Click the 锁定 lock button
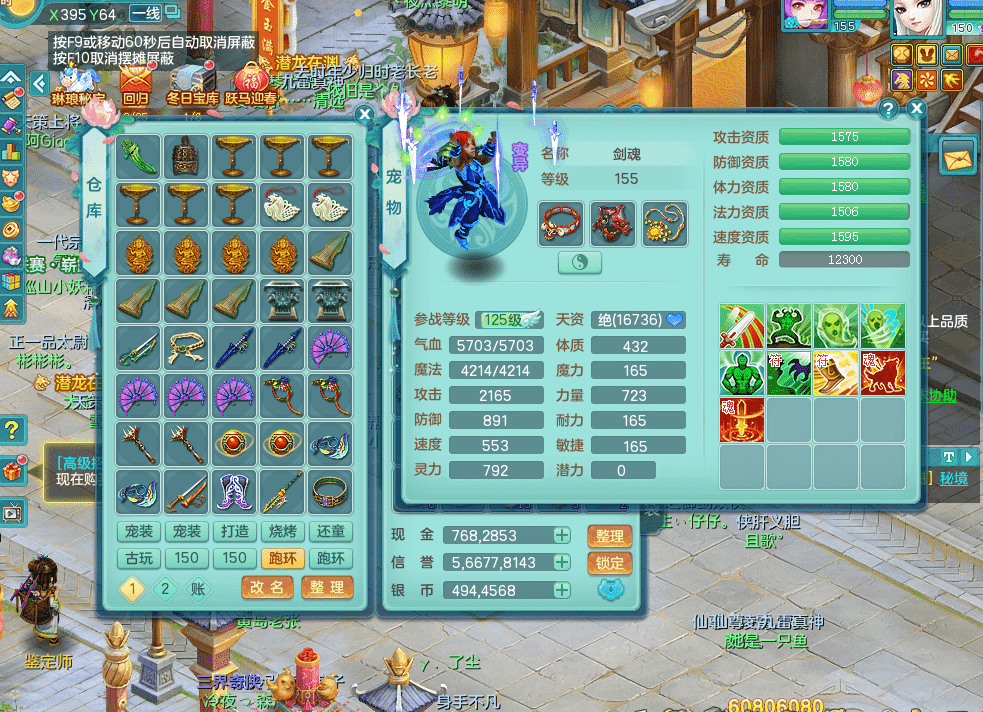Screen dimensions: 983x712 click(610, 563)
